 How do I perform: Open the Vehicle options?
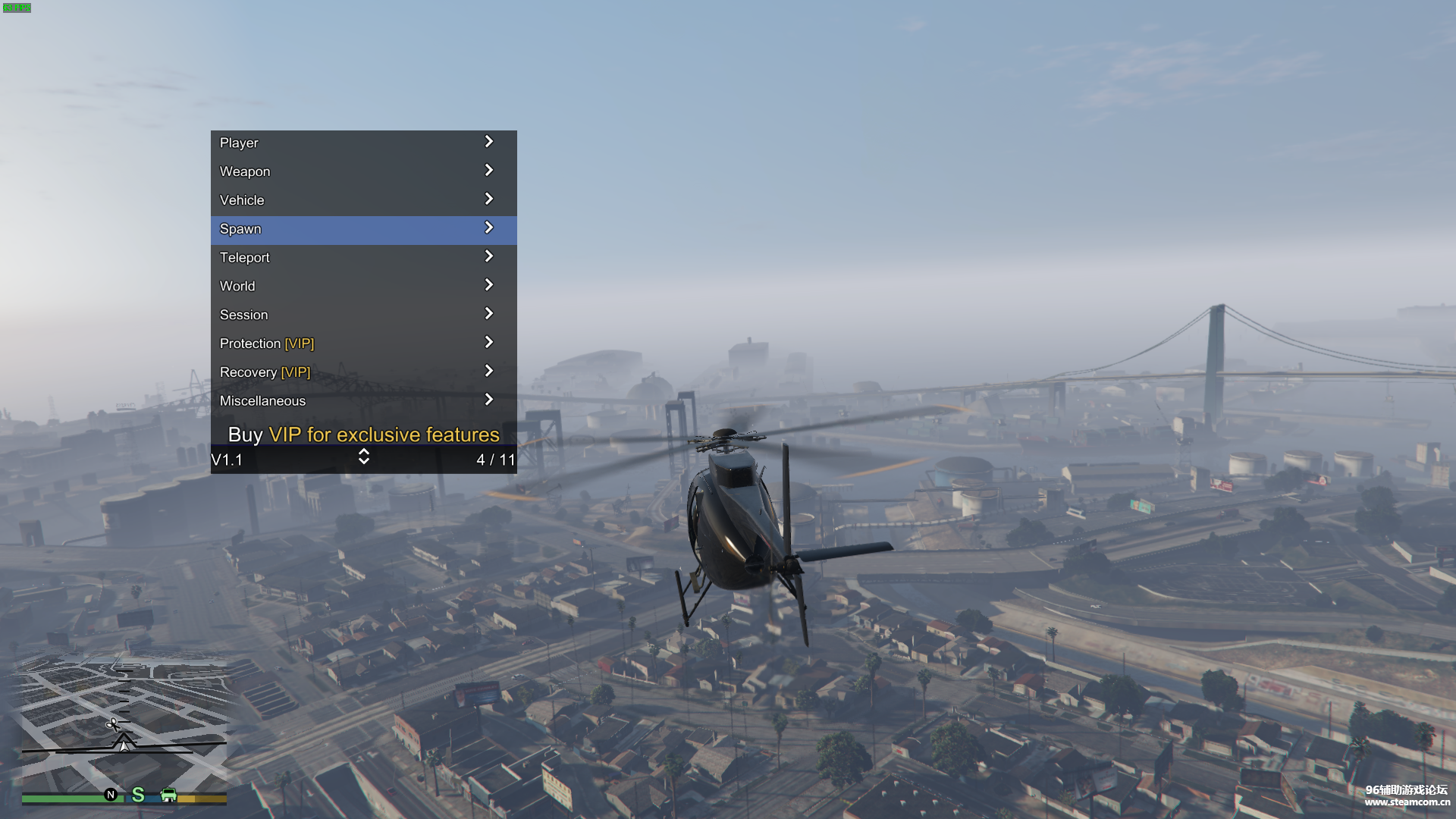(x=363, y=201)
